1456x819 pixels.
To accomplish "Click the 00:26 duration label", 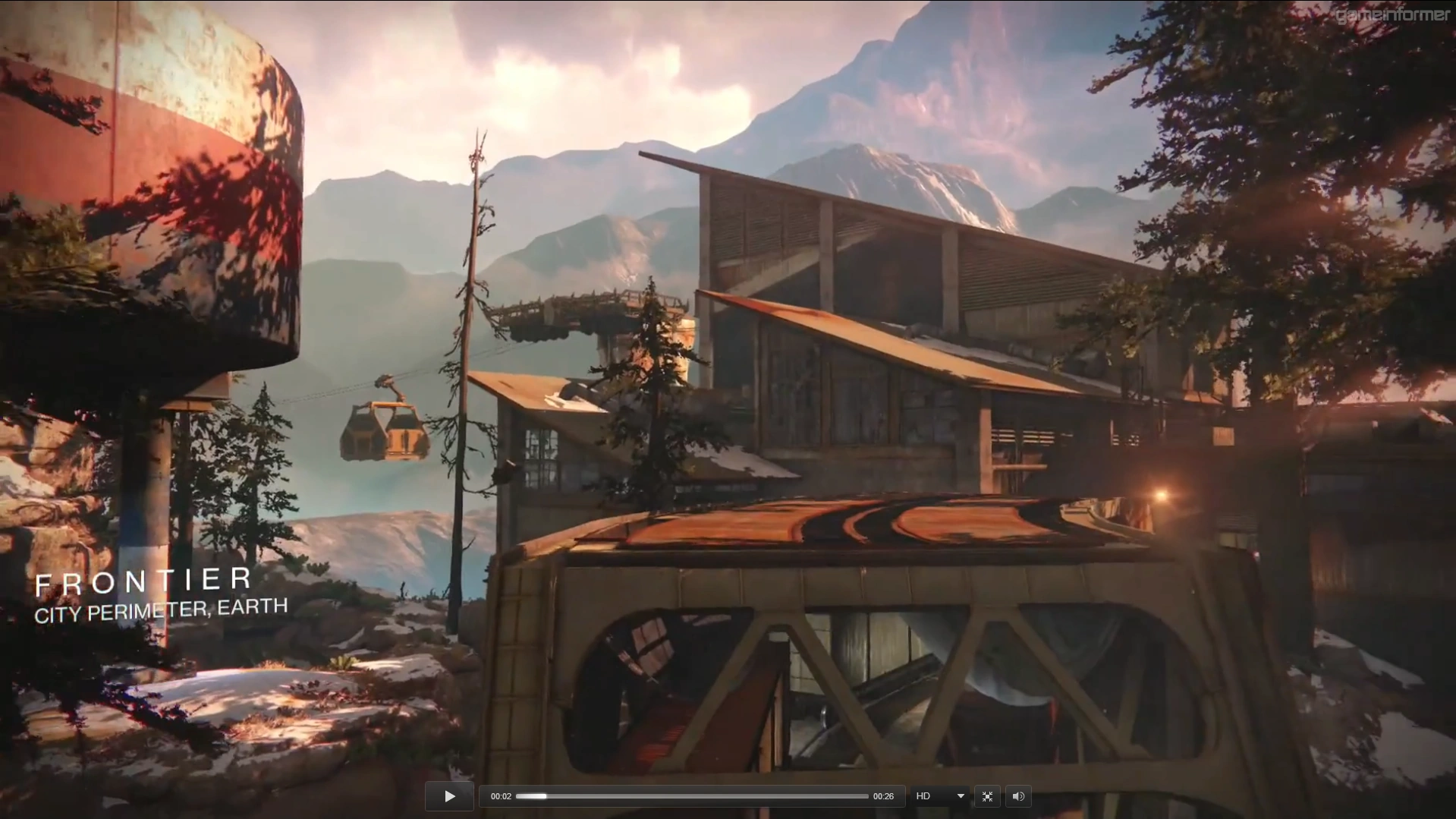I will tap(883, 796).
